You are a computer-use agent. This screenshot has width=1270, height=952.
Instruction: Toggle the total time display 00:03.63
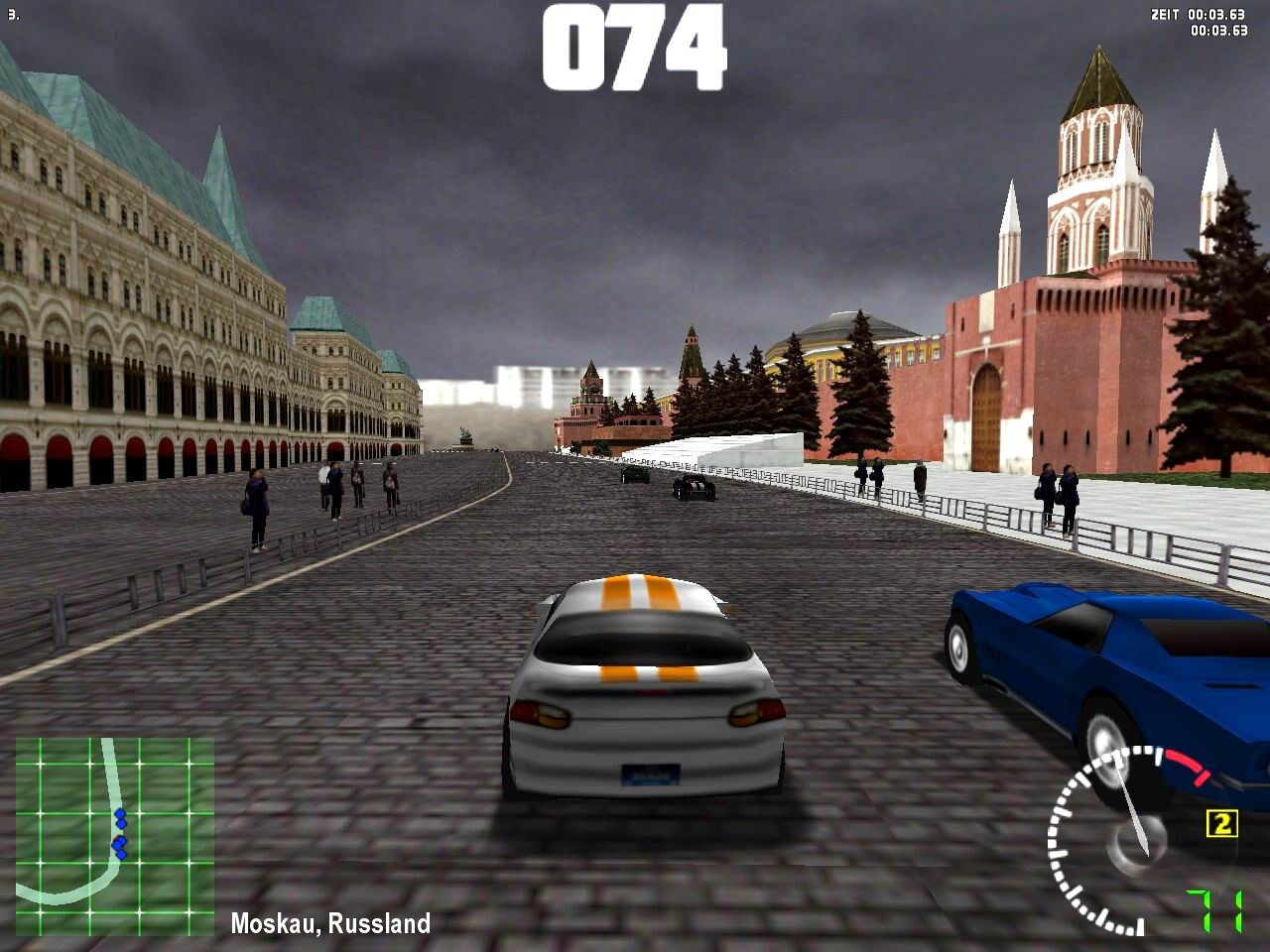point(1217,32)
